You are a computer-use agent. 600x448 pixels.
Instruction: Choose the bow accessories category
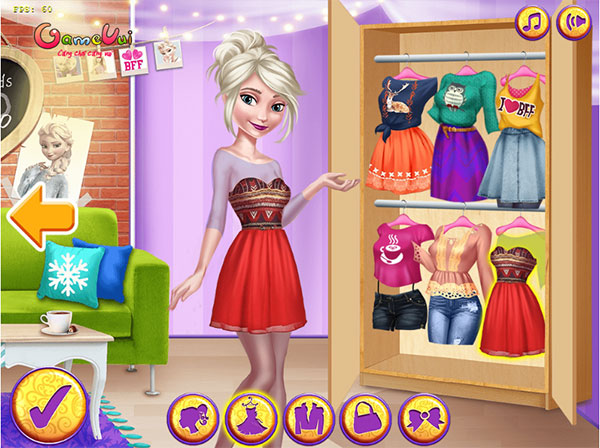(x=423, y=416)
